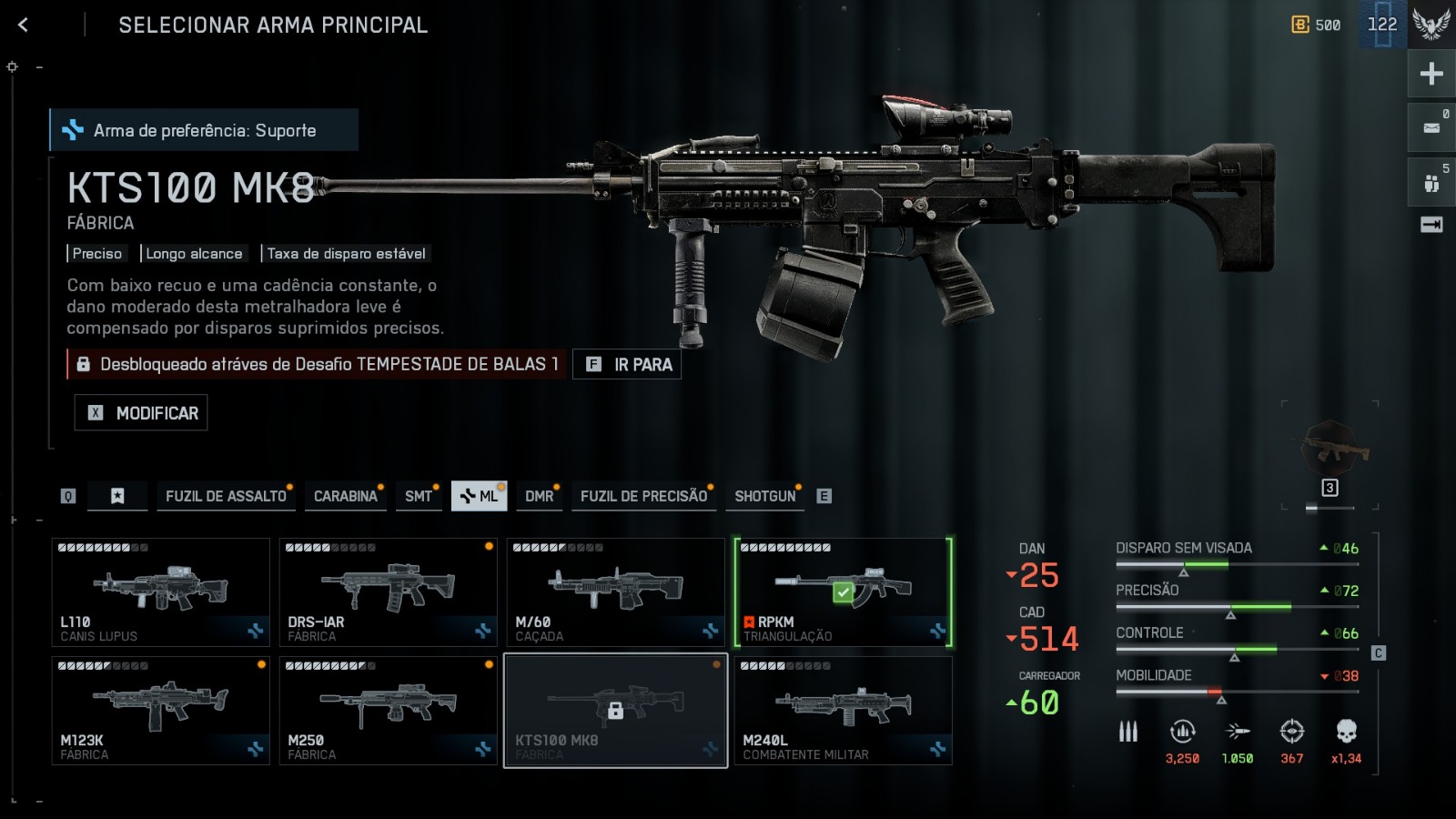
Task: Choose the M123K weapon tile
Action: tap(160, 711)
